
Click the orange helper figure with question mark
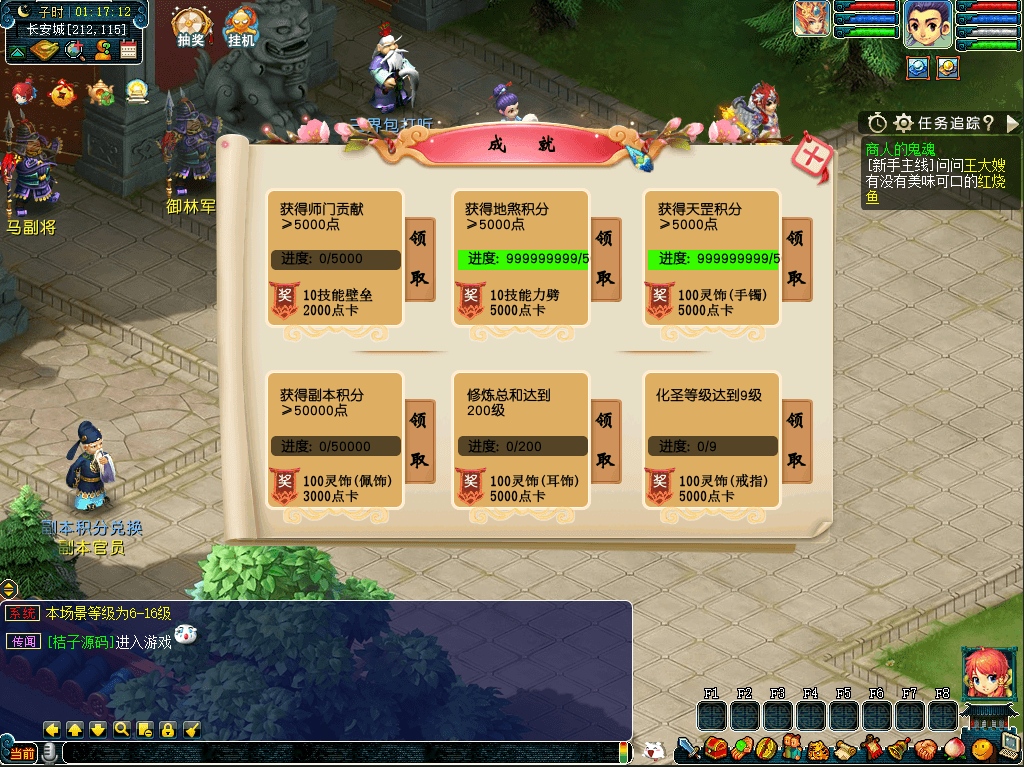coord(102,51)
